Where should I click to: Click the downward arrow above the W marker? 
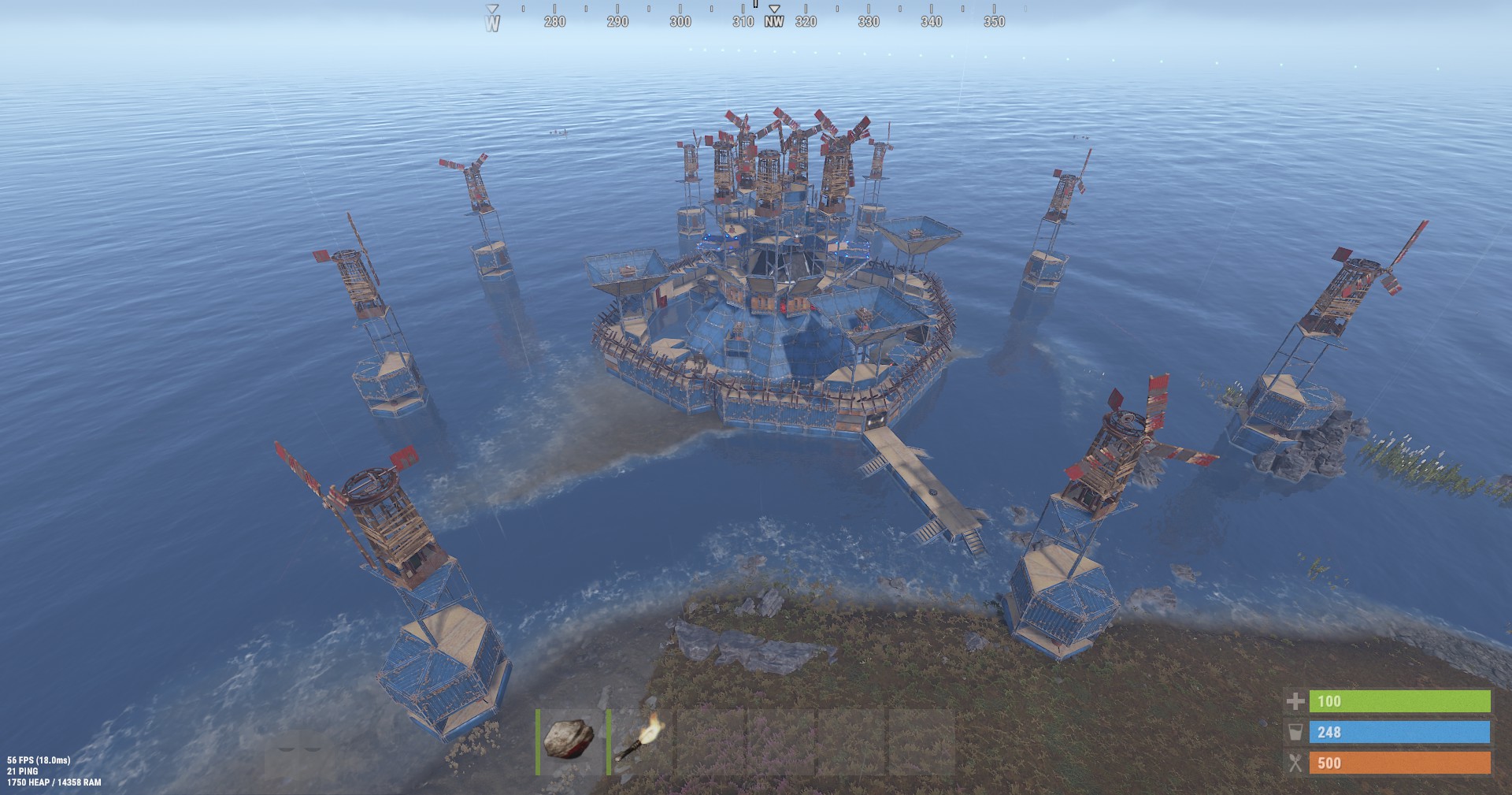tap(493, 7)
